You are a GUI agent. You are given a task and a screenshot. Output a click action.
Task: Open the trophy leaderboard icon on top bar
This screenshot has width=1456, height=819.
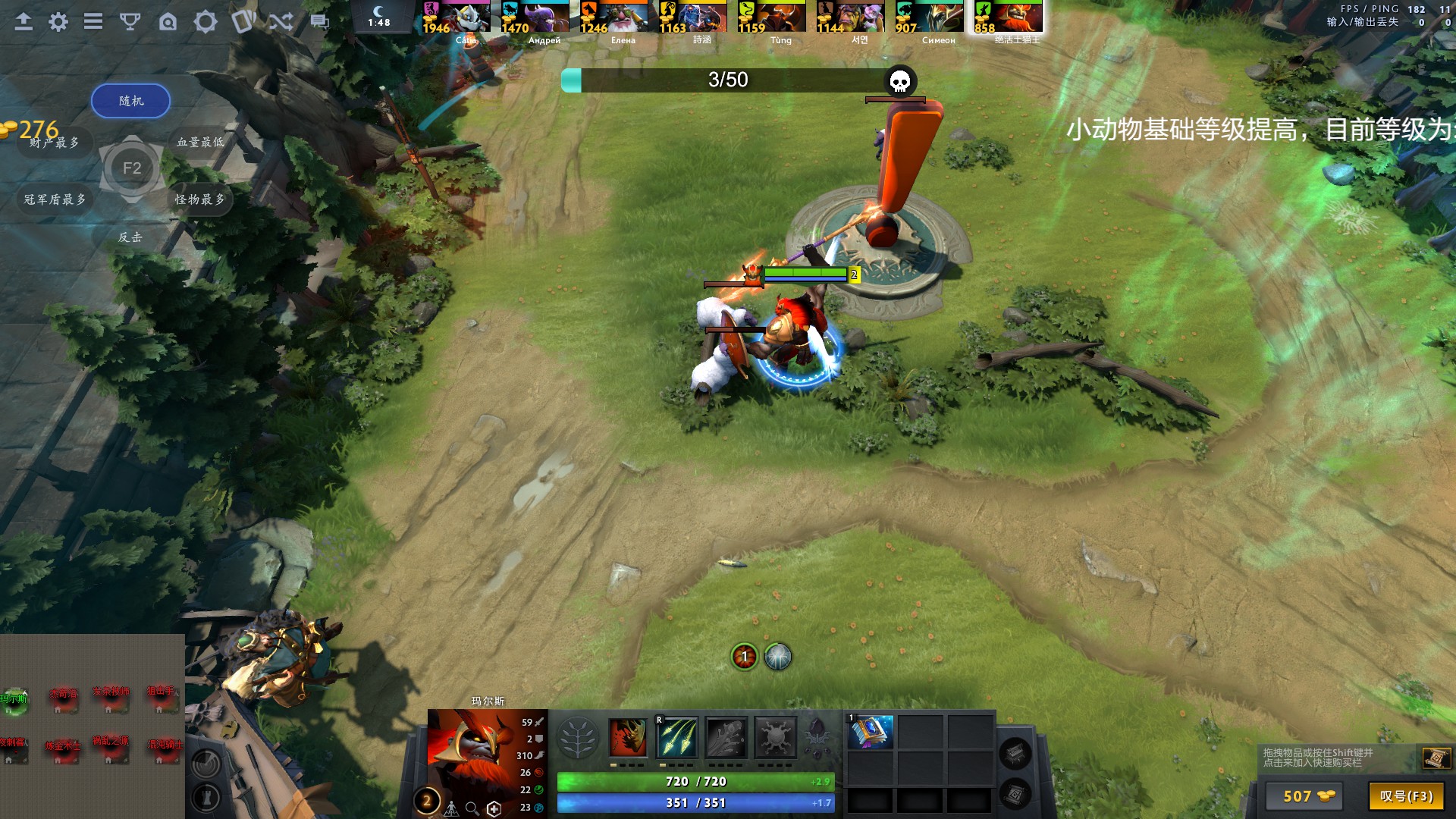click(130, 22)
